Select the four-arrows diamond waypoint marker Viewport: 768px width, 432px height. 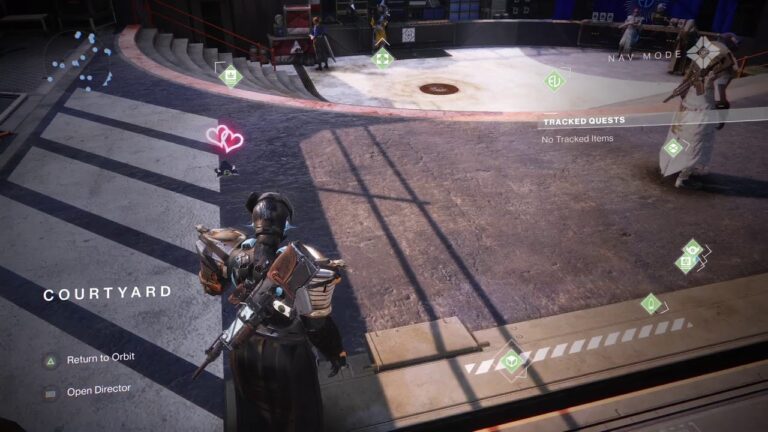pos(382,58)
